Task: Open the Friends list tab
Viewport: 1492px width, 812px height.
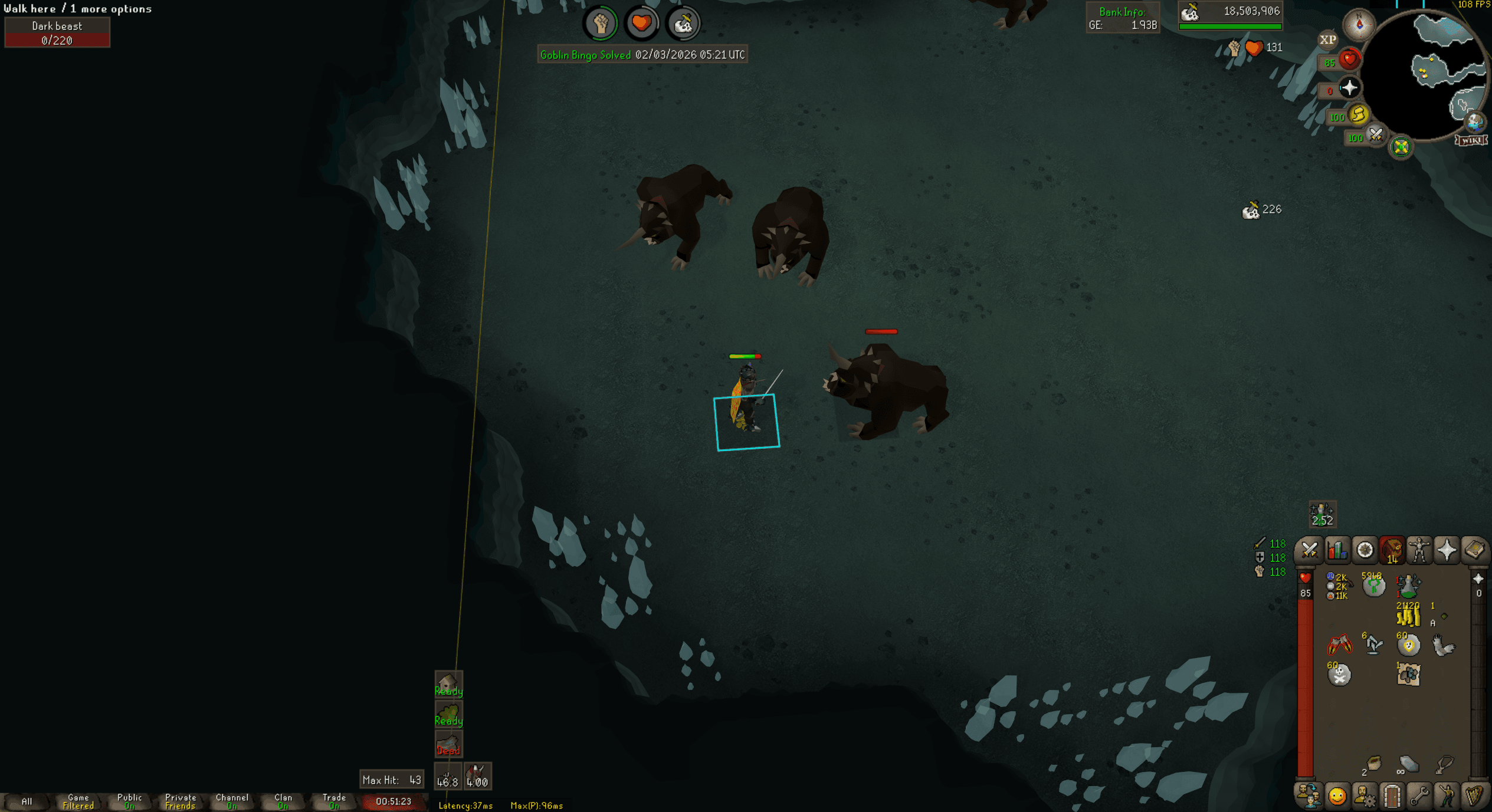Action: click(x=1309, y=797)
